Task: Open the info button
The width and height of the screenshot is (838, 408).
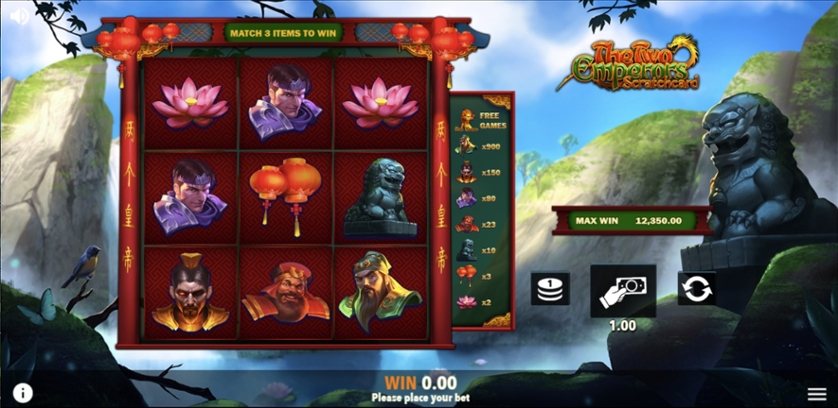Action: coord(22,393)
